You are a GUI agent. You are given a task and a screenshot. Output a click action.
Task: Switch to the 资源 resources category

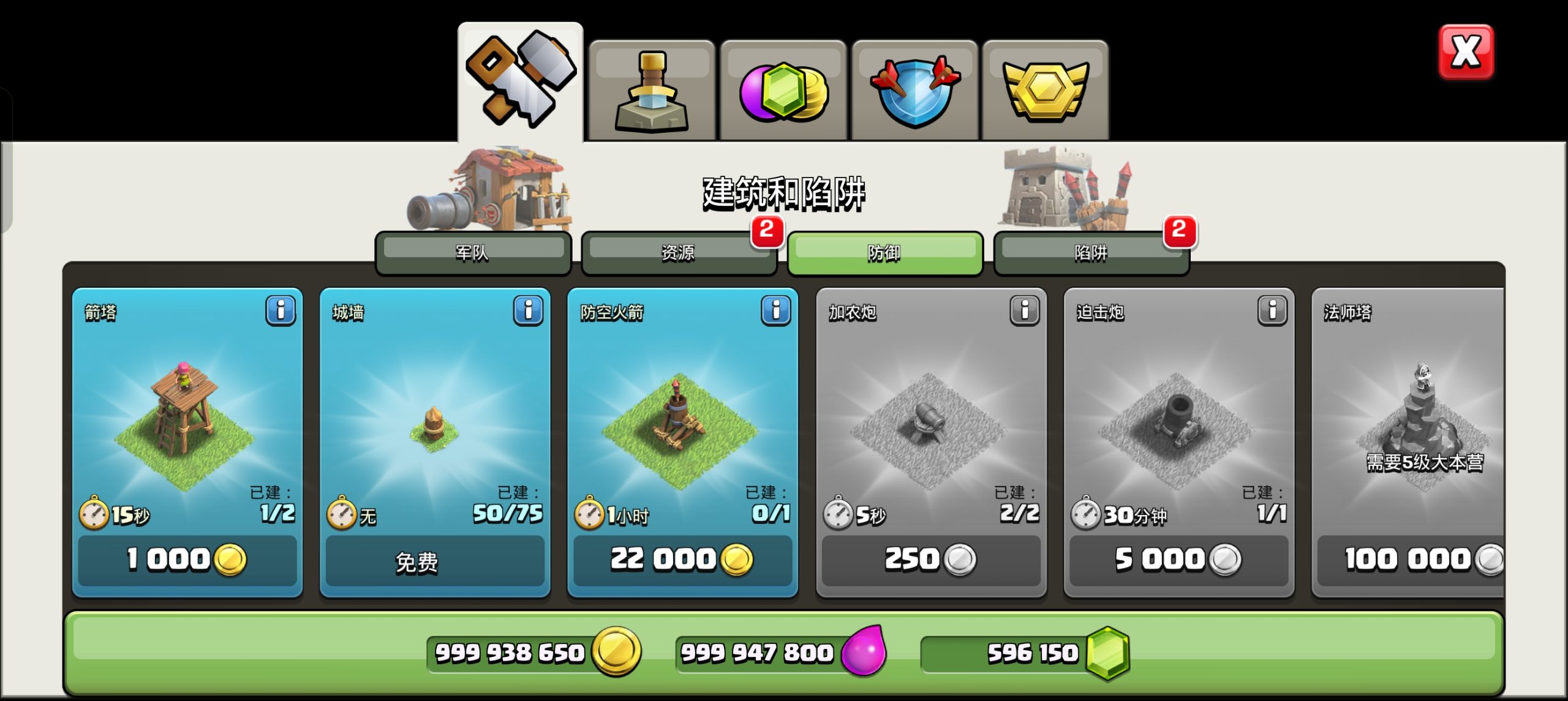679,252
